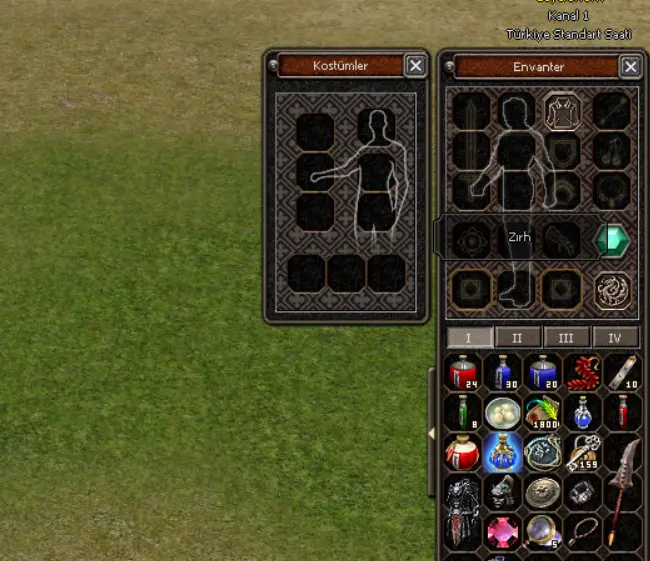Click the bowl of white eggs
The width and height of the screenshot is (650, 561).
pos(502,412)
